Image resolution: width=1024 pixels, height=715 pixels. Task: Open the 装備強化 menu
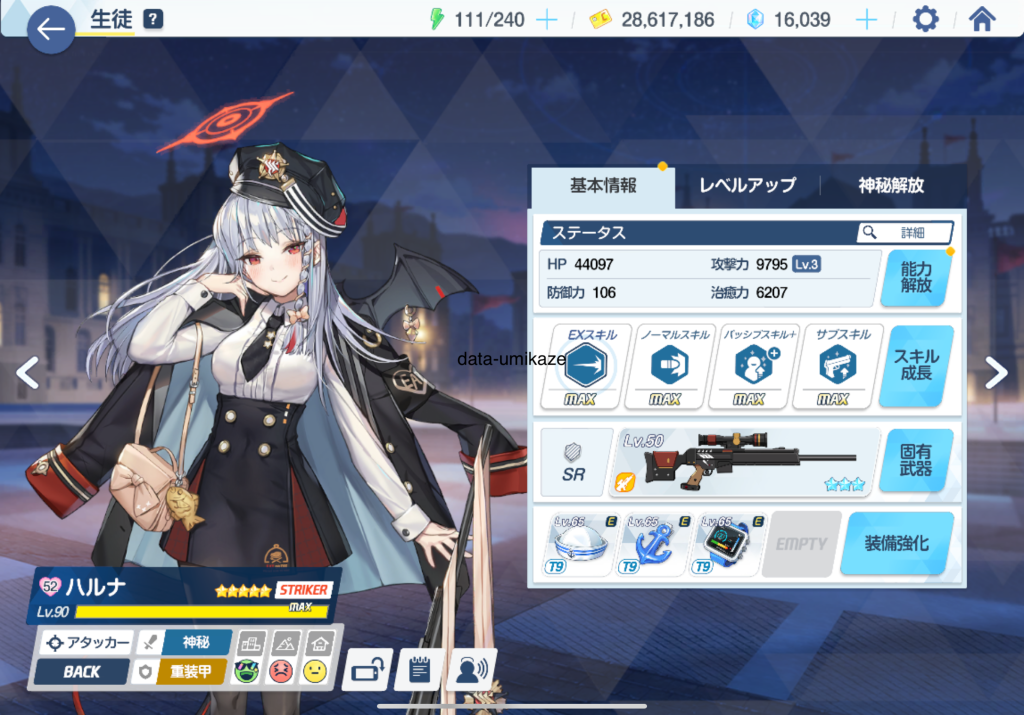click(896, 543)
